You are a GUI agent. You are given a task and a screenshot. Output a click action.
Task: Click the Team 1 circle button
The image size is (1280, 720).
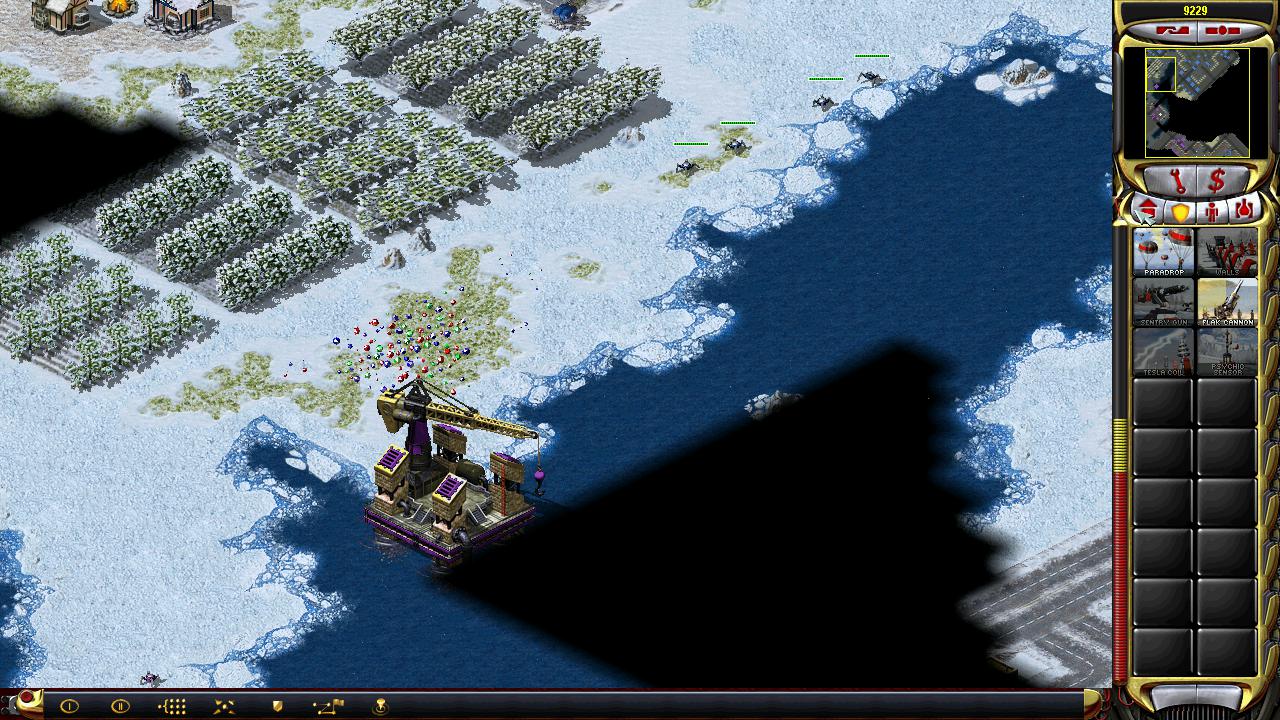pyautogui.click(x=69, y=706)
